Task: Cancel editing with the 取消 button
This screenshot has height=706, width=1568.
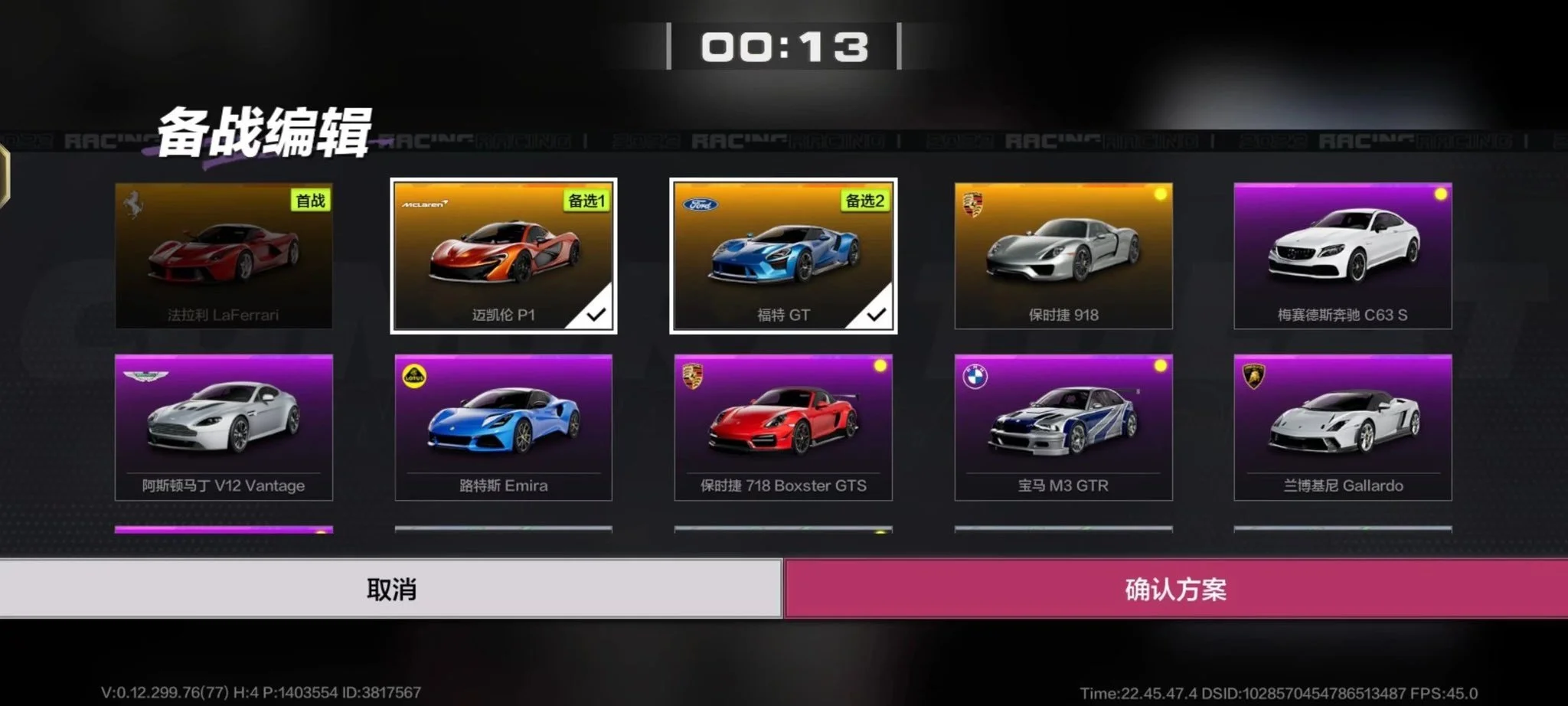Action: (x=390, y=589)
